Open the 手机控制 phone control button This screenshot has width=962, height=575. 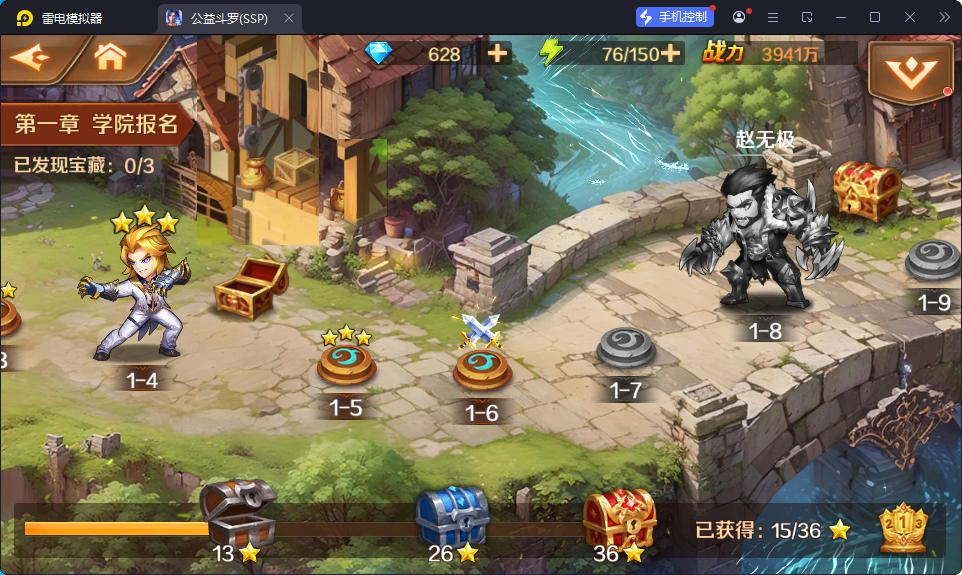674,17
